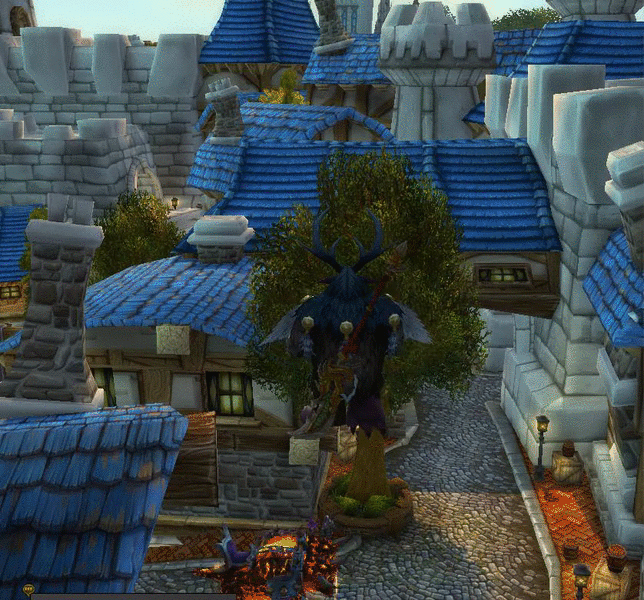Open the chat speech bubble icon
Image resolution: width=644 pixels, height=600 pixels.
tap(28, 590)
